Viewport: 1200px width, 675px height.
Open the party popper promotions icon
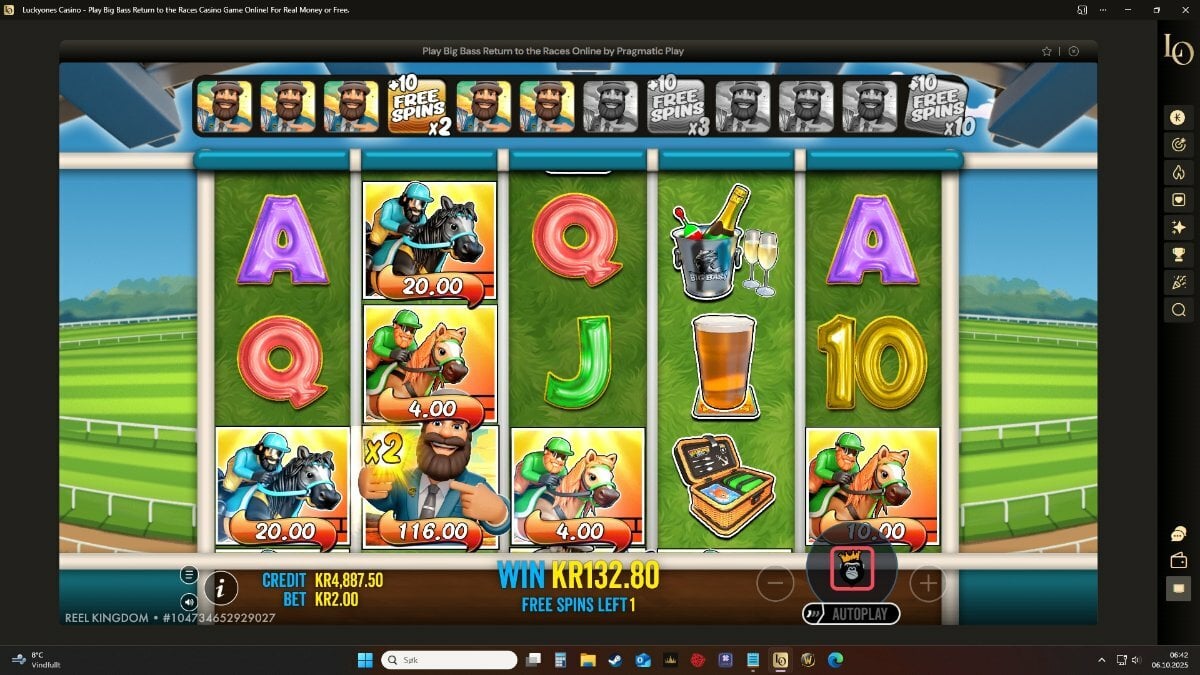(1178, 283)
